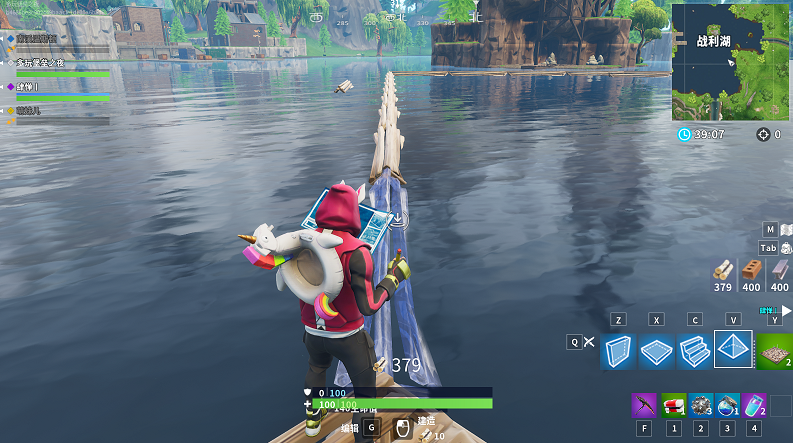Select the purple-diamond teammate entry
793x443 pixels.
pyautogui.click(x=60, y=87)
